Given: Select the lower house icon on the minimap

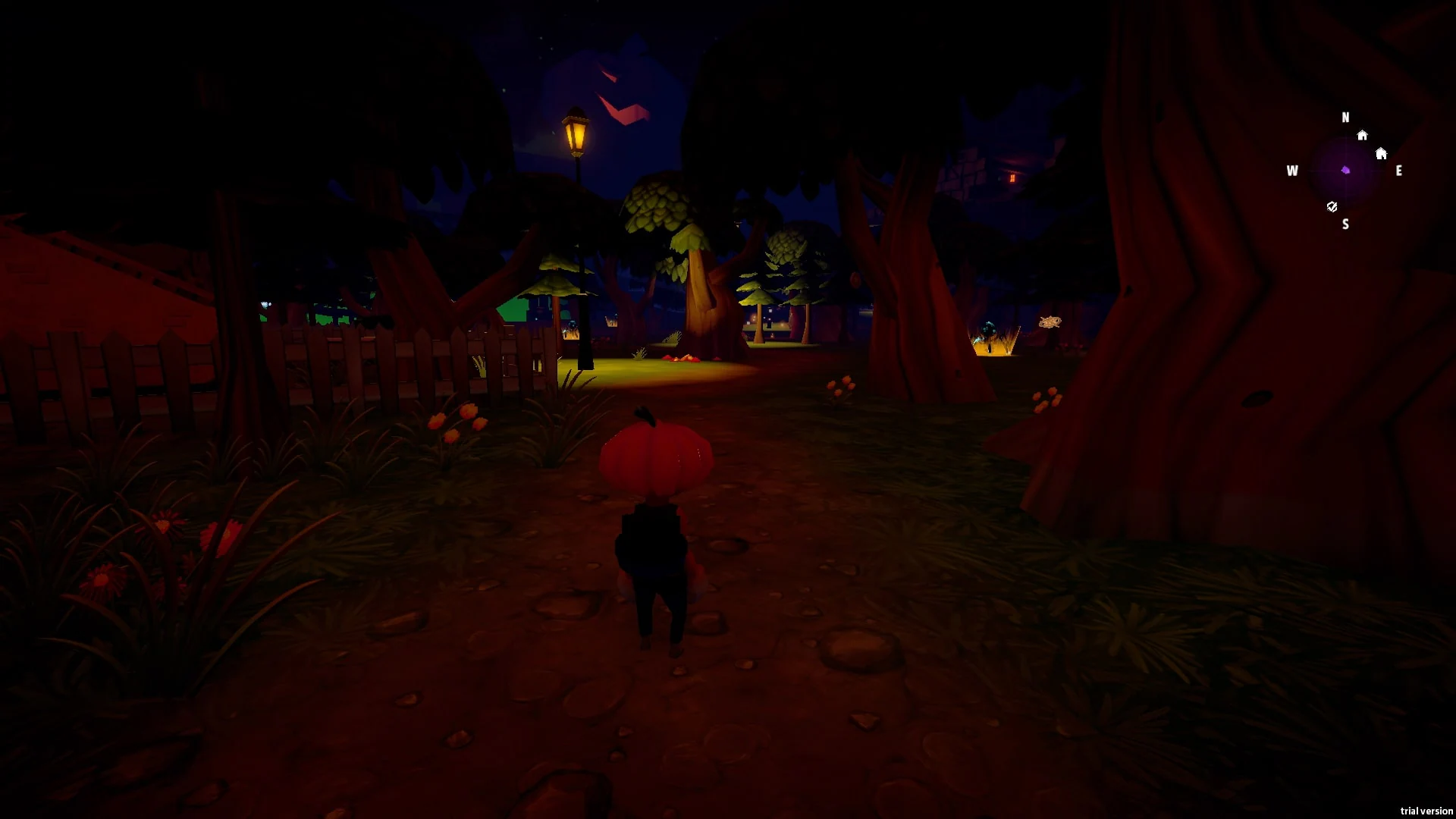Looking at the screenshot, I should (1382, 154).
